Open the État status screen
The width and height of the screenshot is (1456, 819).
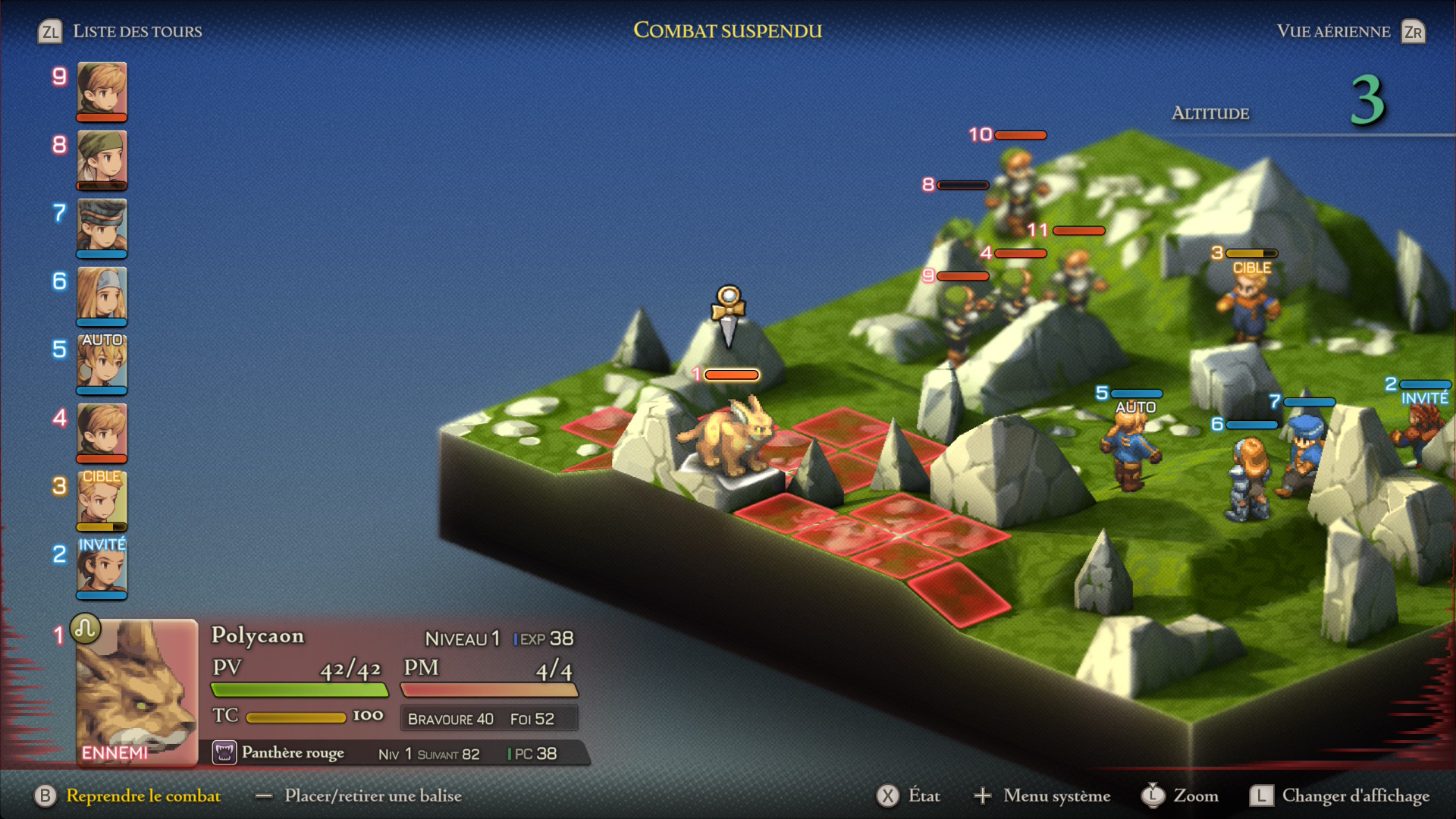[923, 795]
